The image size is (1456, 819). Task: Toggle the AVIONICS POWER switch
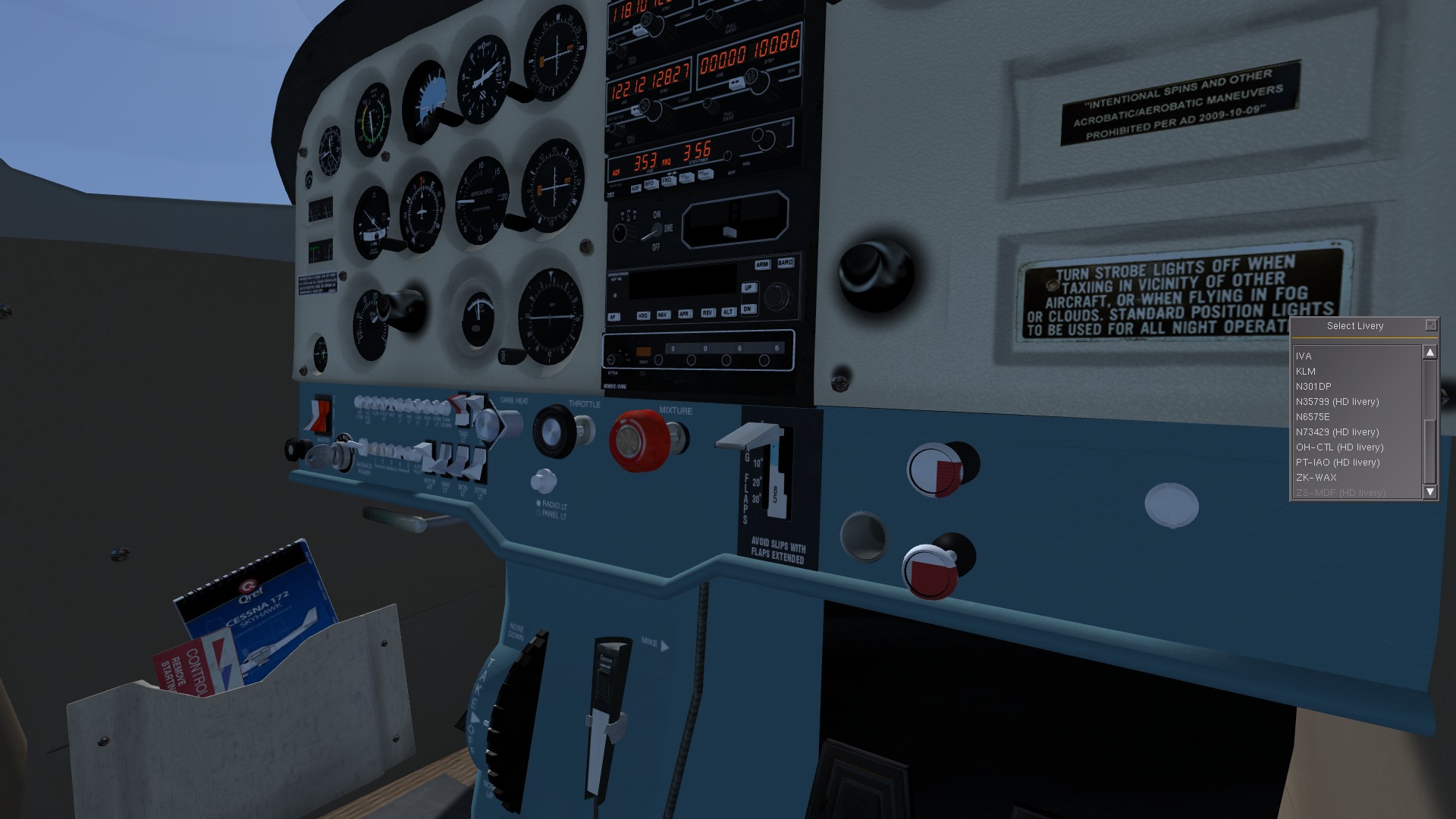(x=362, y=448)
